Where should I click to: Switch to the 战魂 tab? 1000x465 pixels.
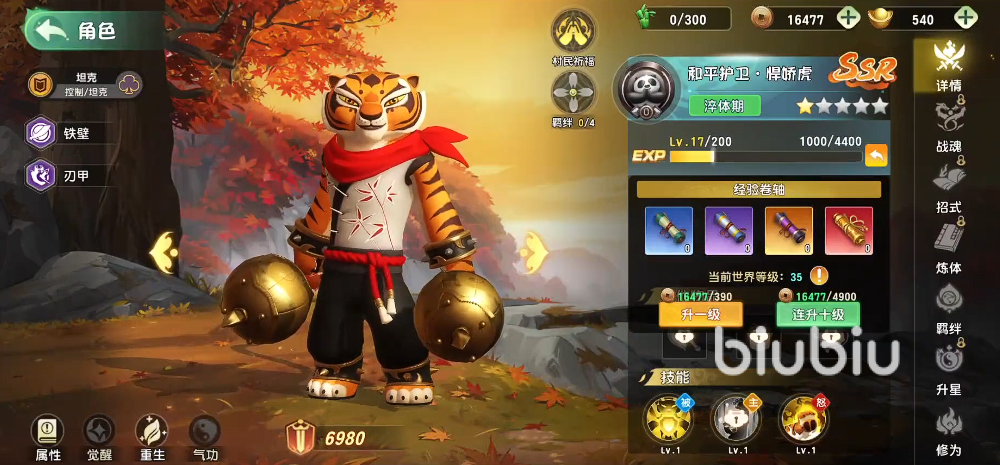point(947,127)
